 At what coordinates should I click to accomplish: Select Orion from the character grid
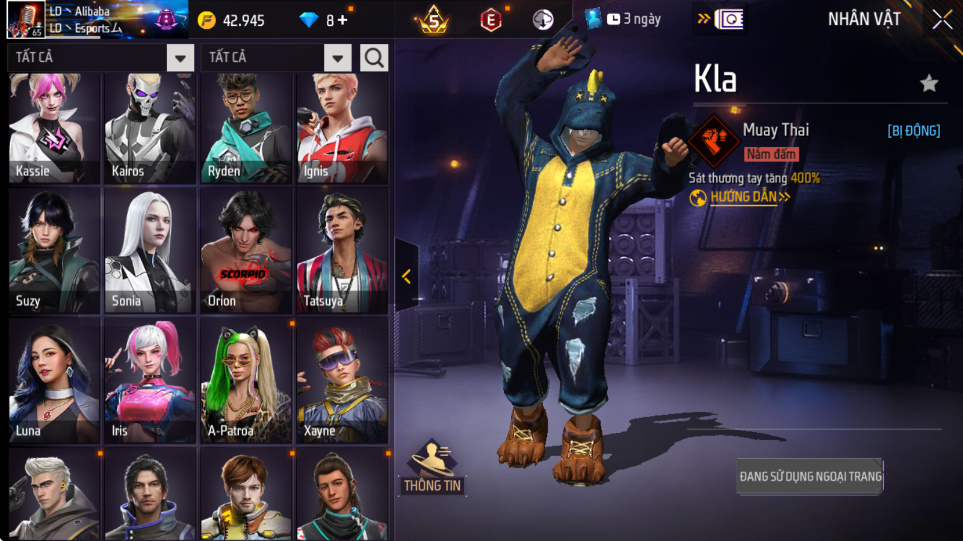pyautogui.click(x=245, y=252)
